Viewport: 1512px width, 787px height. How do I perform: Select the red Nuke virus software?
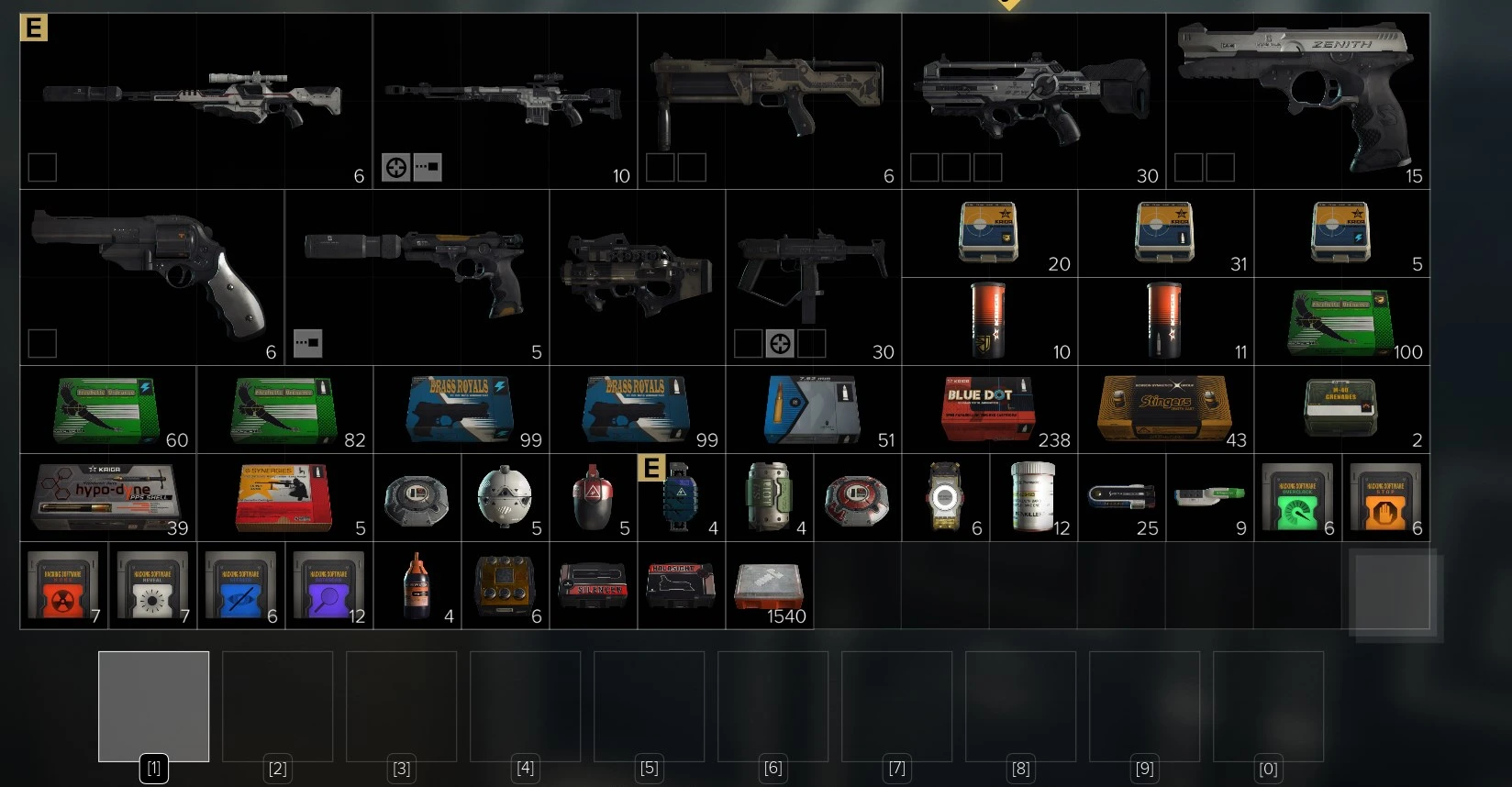point(63,585)
